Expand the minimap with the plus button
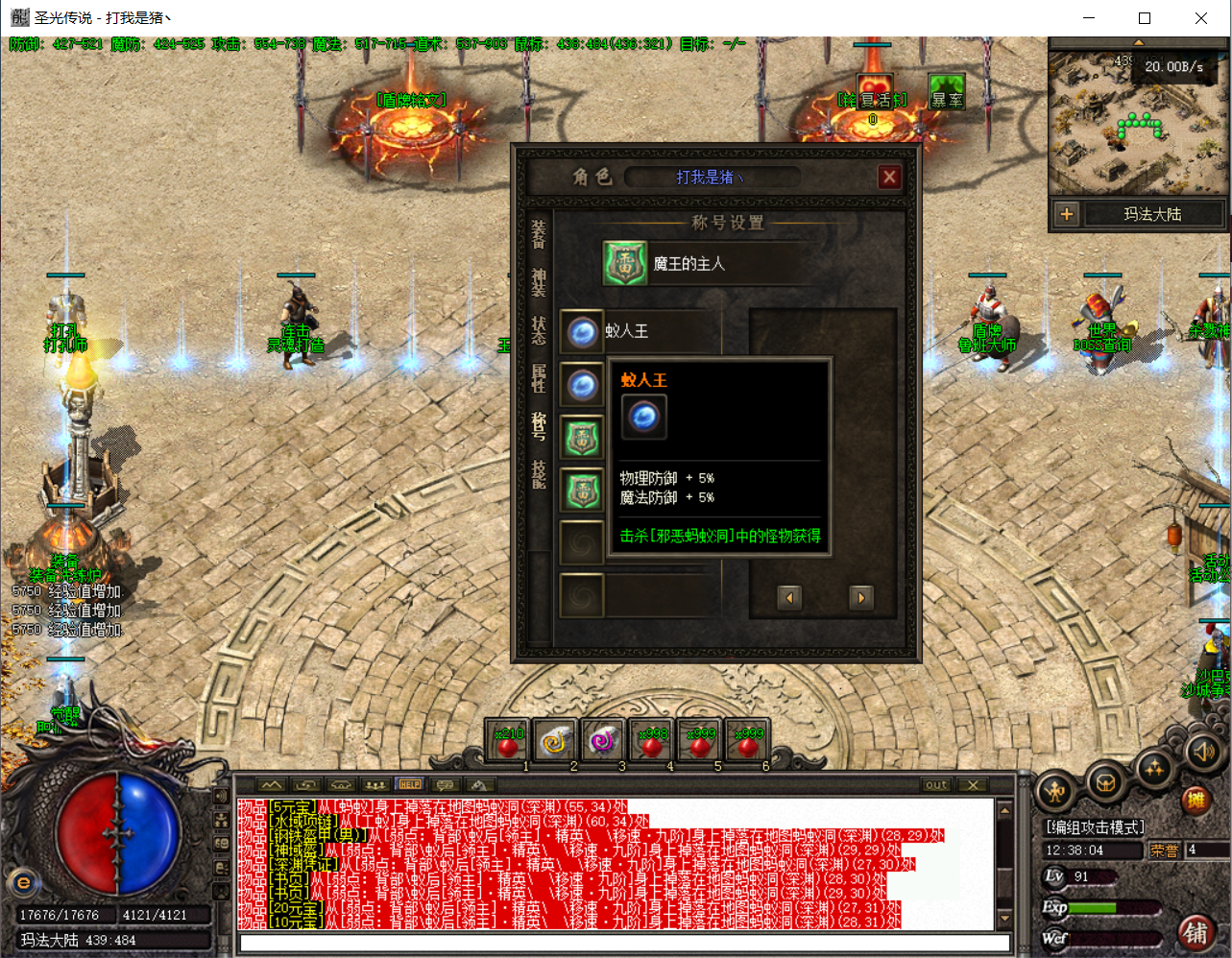 (1066, 214)
